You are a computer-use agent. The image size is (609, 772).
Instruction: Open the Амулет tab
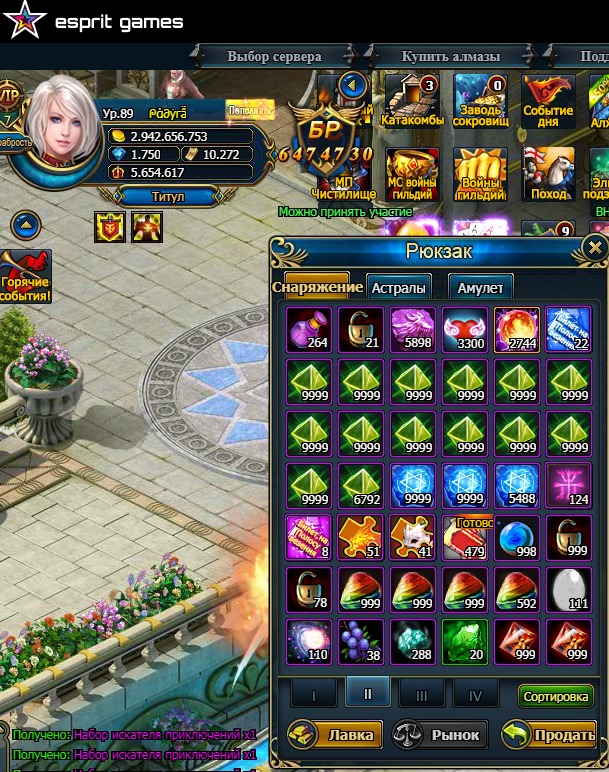[480, 288]
